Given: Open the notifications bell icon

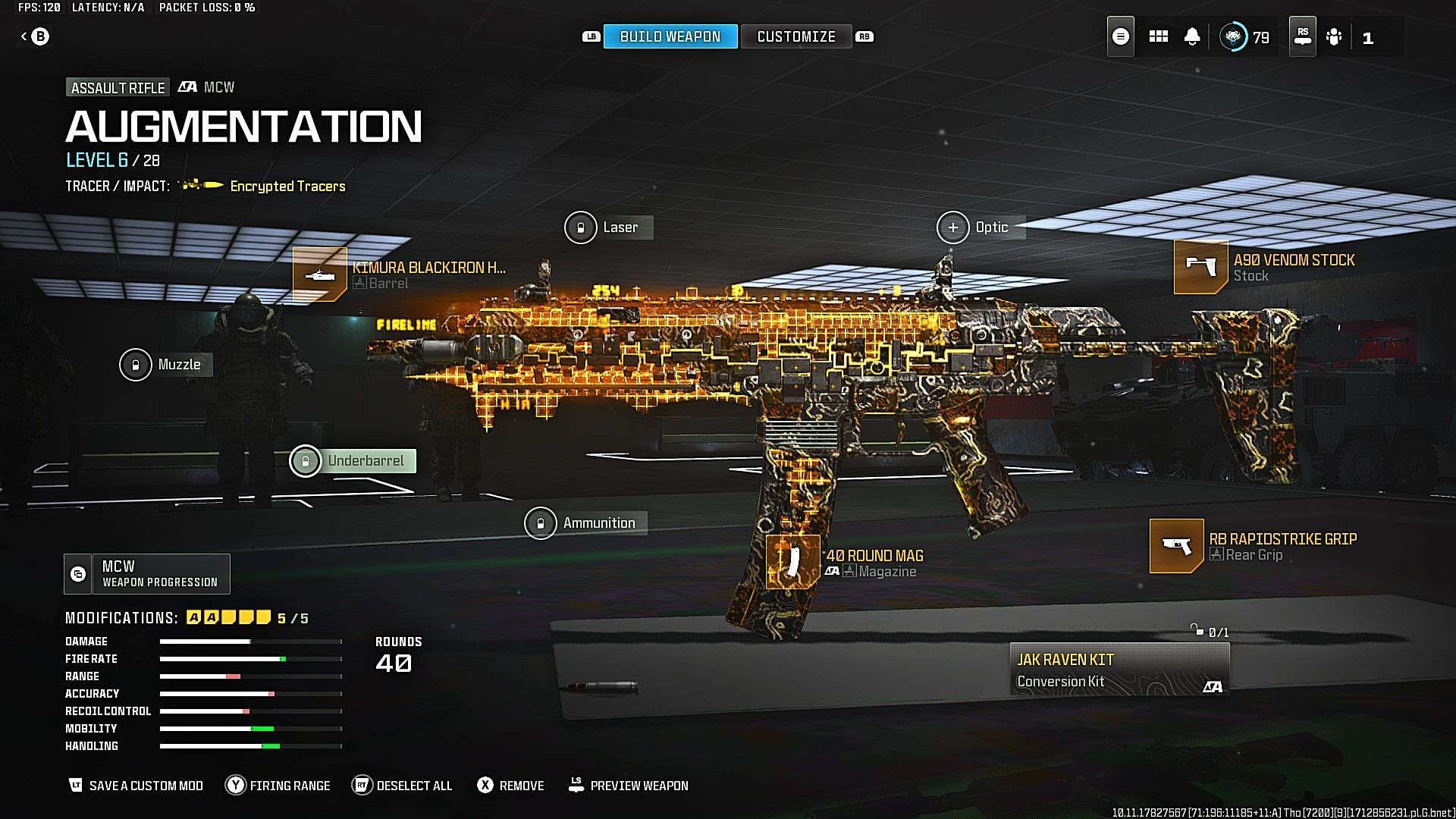Looking at the screenshot, I should pos(1192,36).
